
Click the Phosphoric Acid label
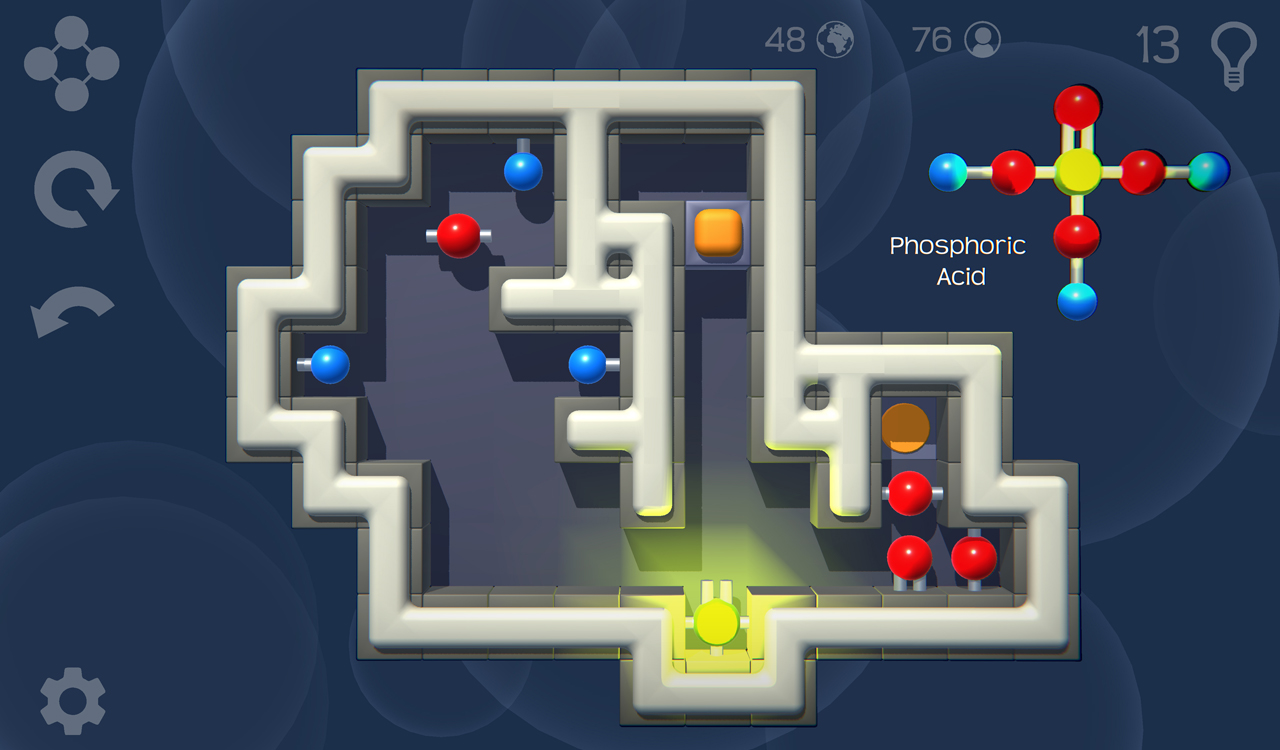[x=958, y=260]
